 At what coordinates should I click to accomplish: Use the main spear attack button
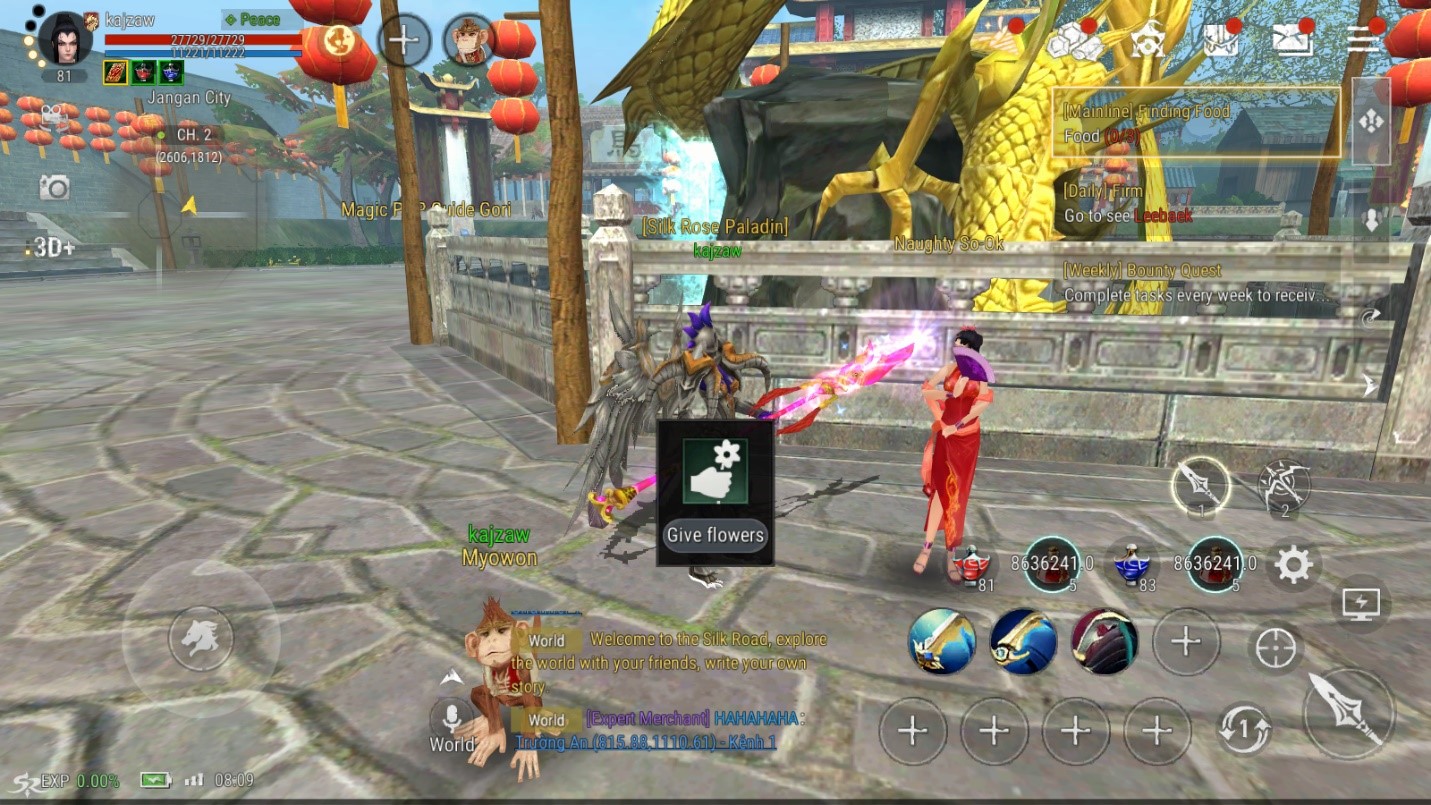(1349, 712)
